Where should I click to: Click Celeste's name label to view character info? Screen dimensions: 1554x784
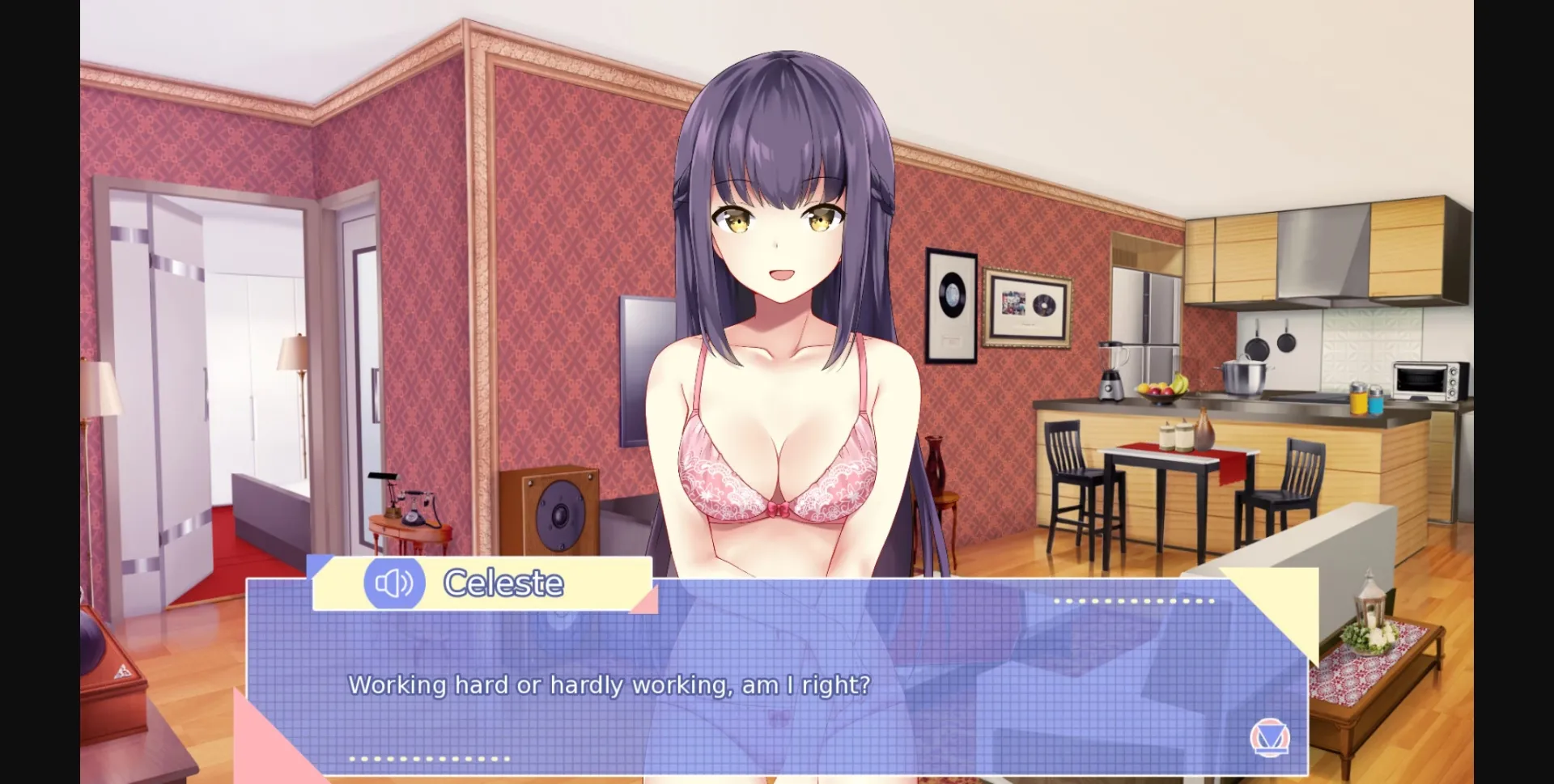[x=503, y=583]
